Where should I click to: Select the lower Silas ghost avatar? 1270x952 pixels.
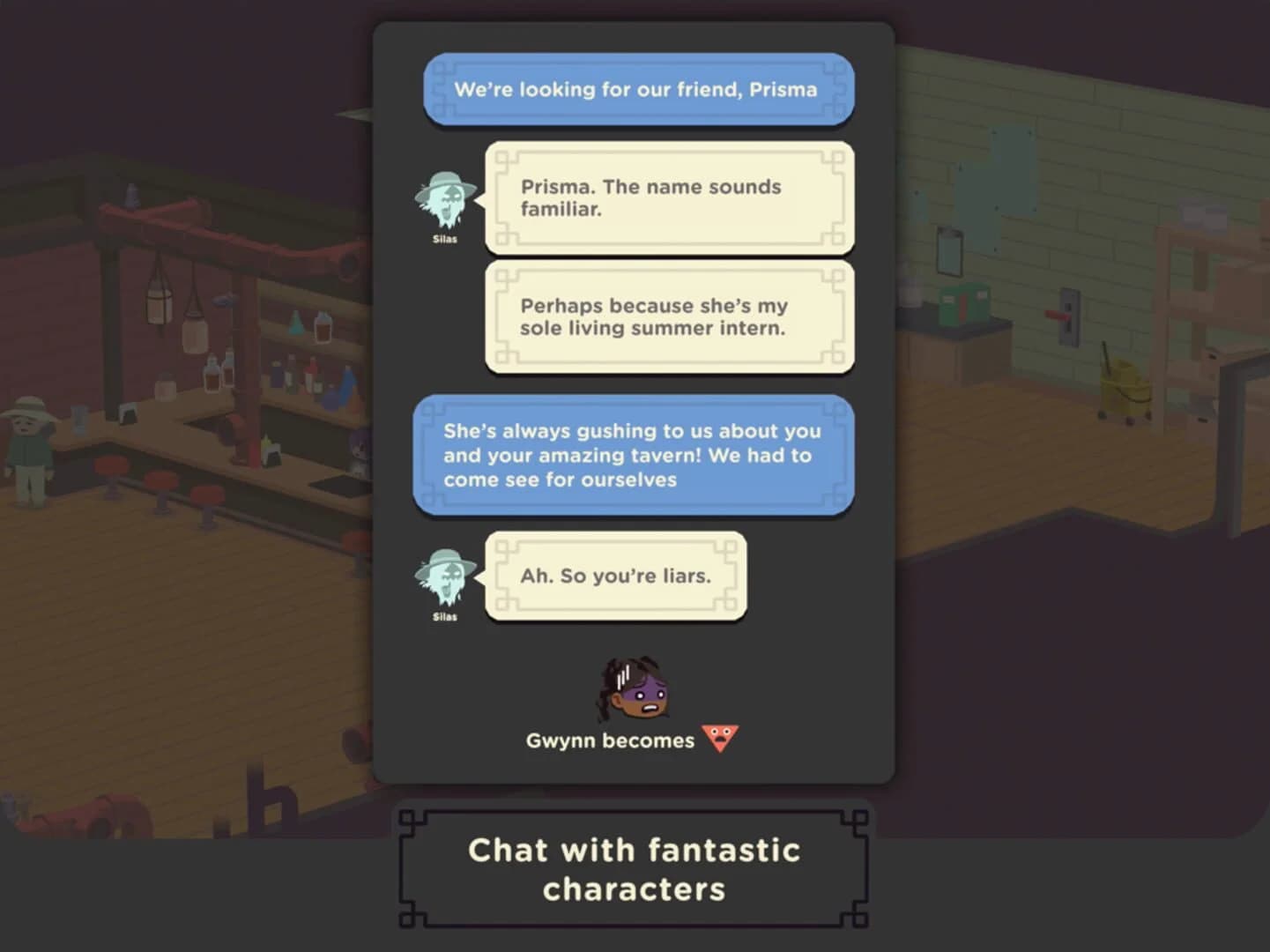click(x=444, y=577)
